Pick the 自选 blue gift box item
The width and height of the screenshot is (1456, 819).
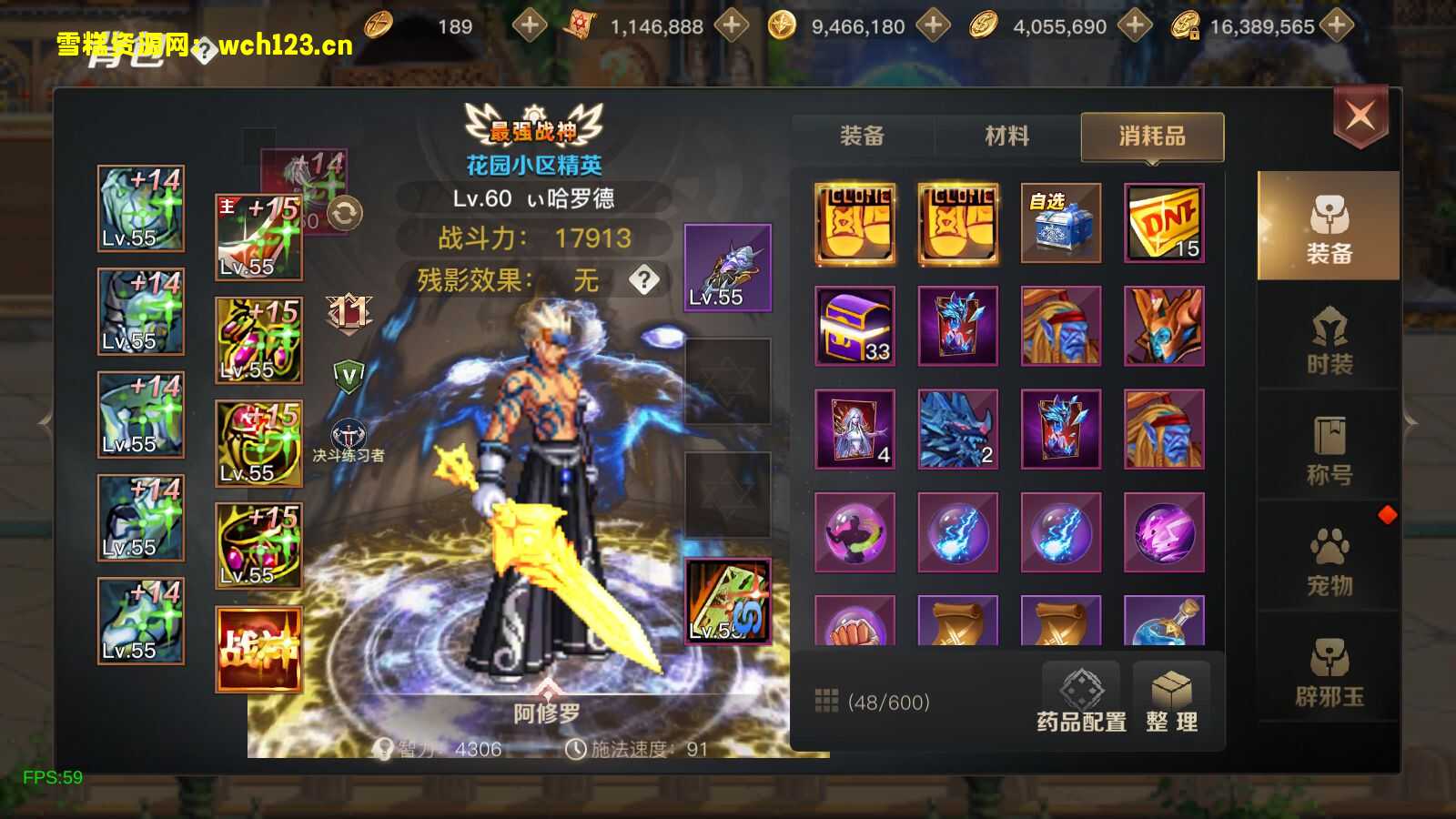1060,223
